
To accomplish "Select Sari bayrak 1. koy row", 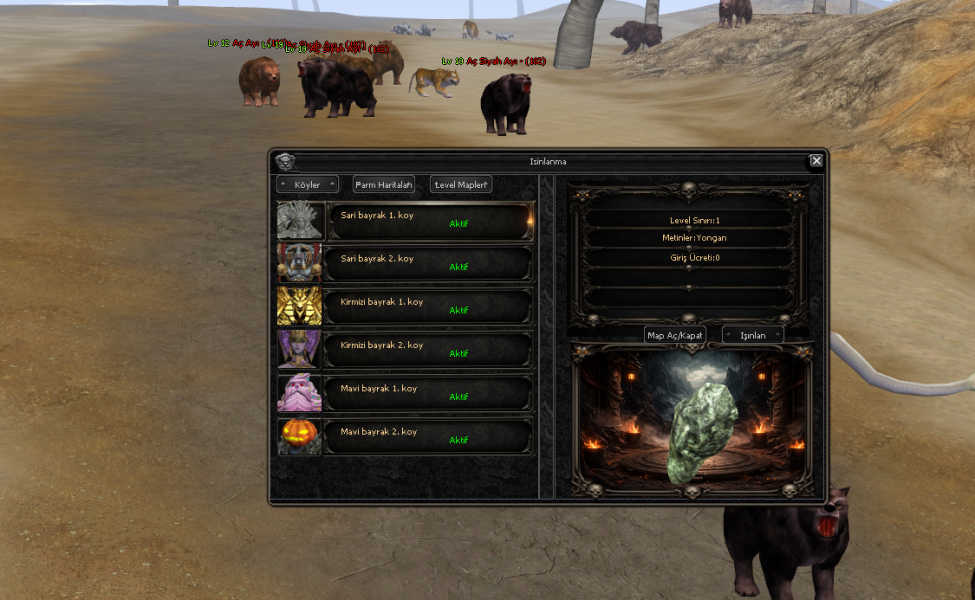I will (x=430, y=221).
